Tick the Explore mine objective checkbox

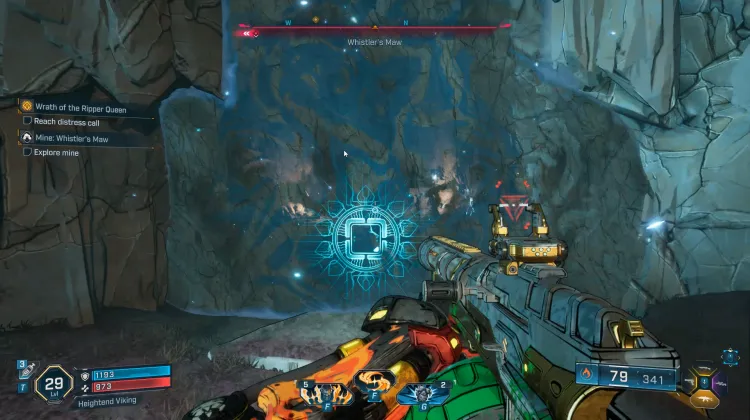click(x=27, y=153)
